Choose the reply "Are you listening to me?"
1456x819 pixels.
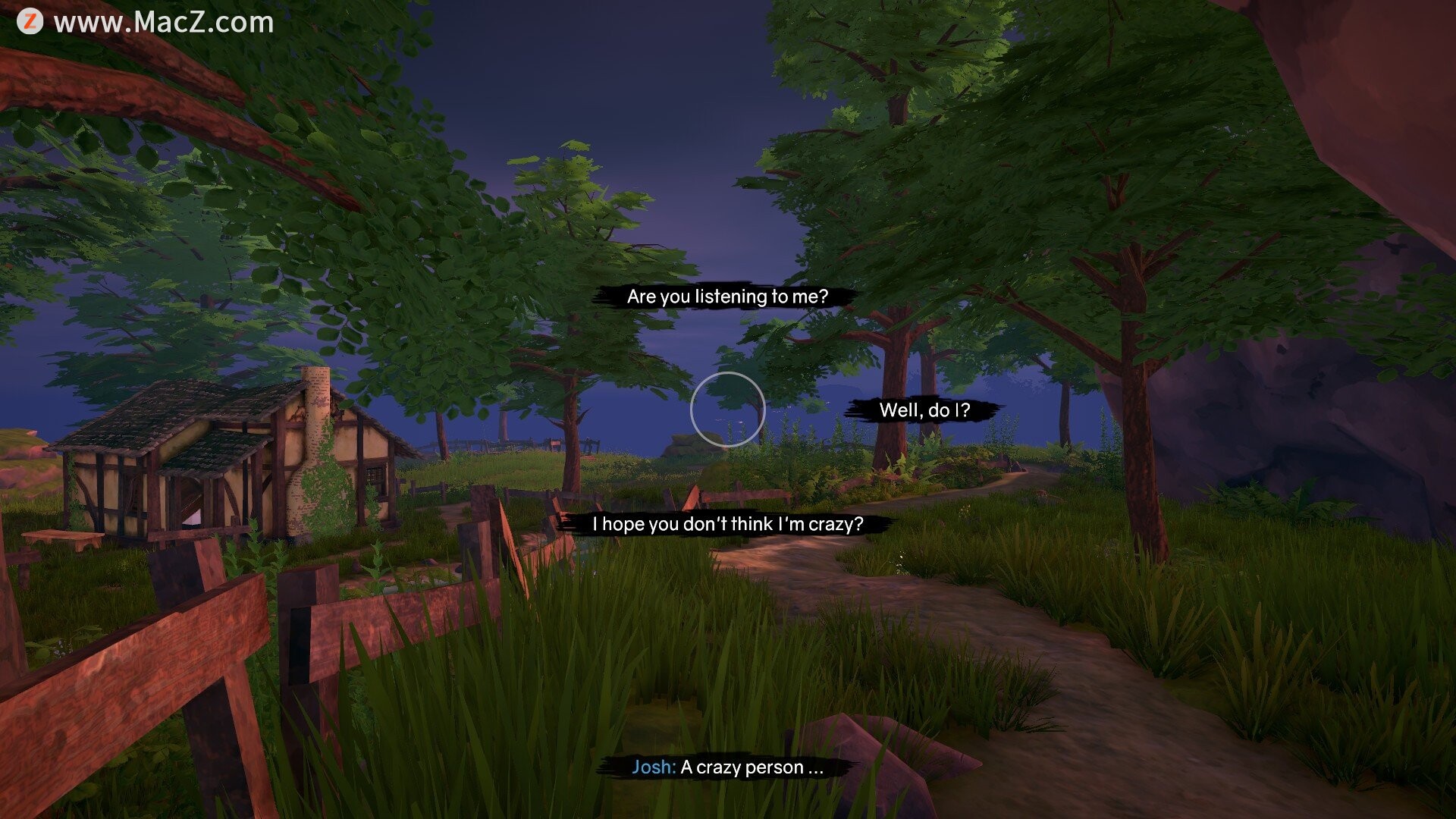(x=726, y=297)
